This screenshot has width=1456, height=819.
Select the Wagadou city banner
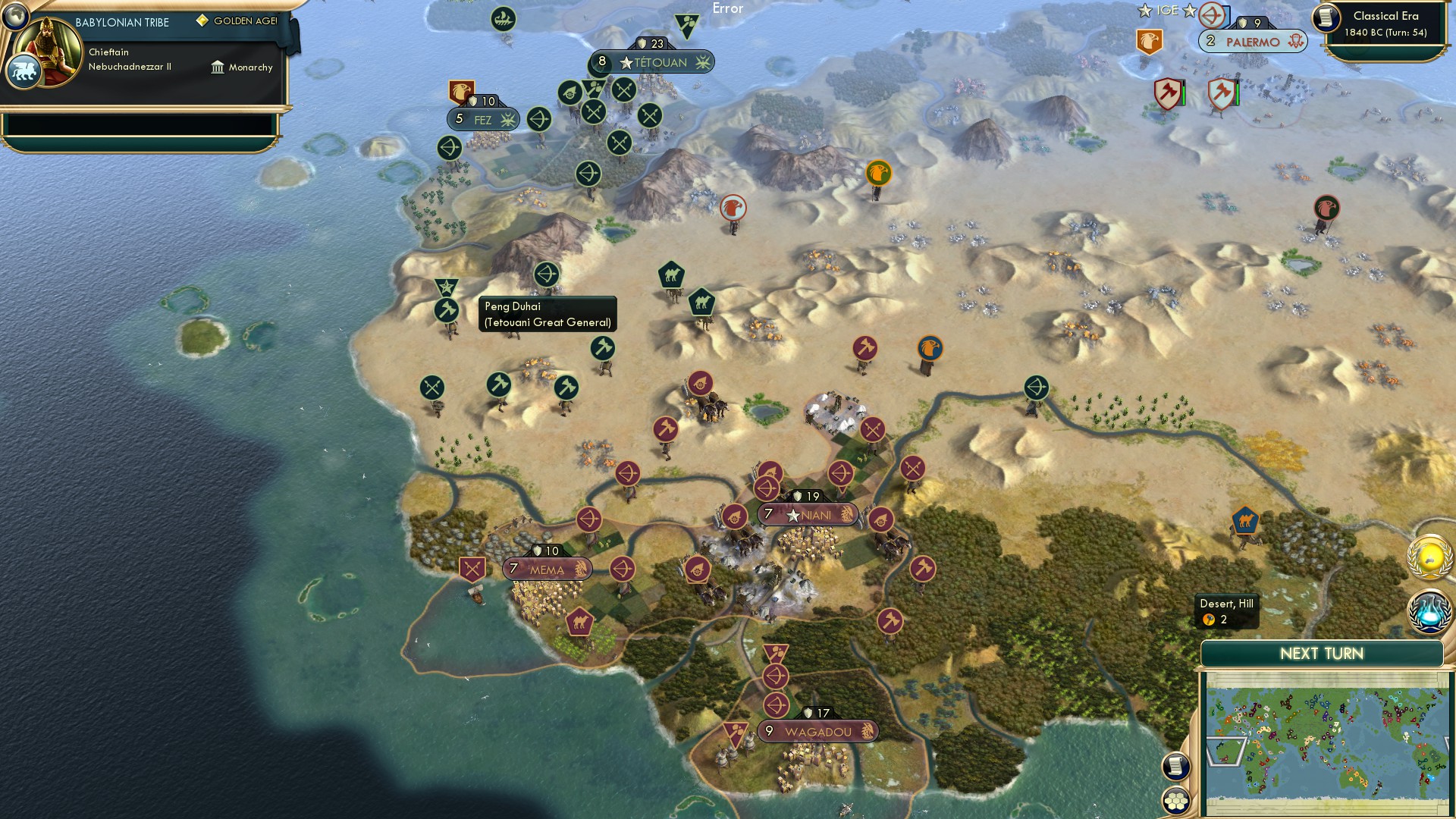point(819,730)
